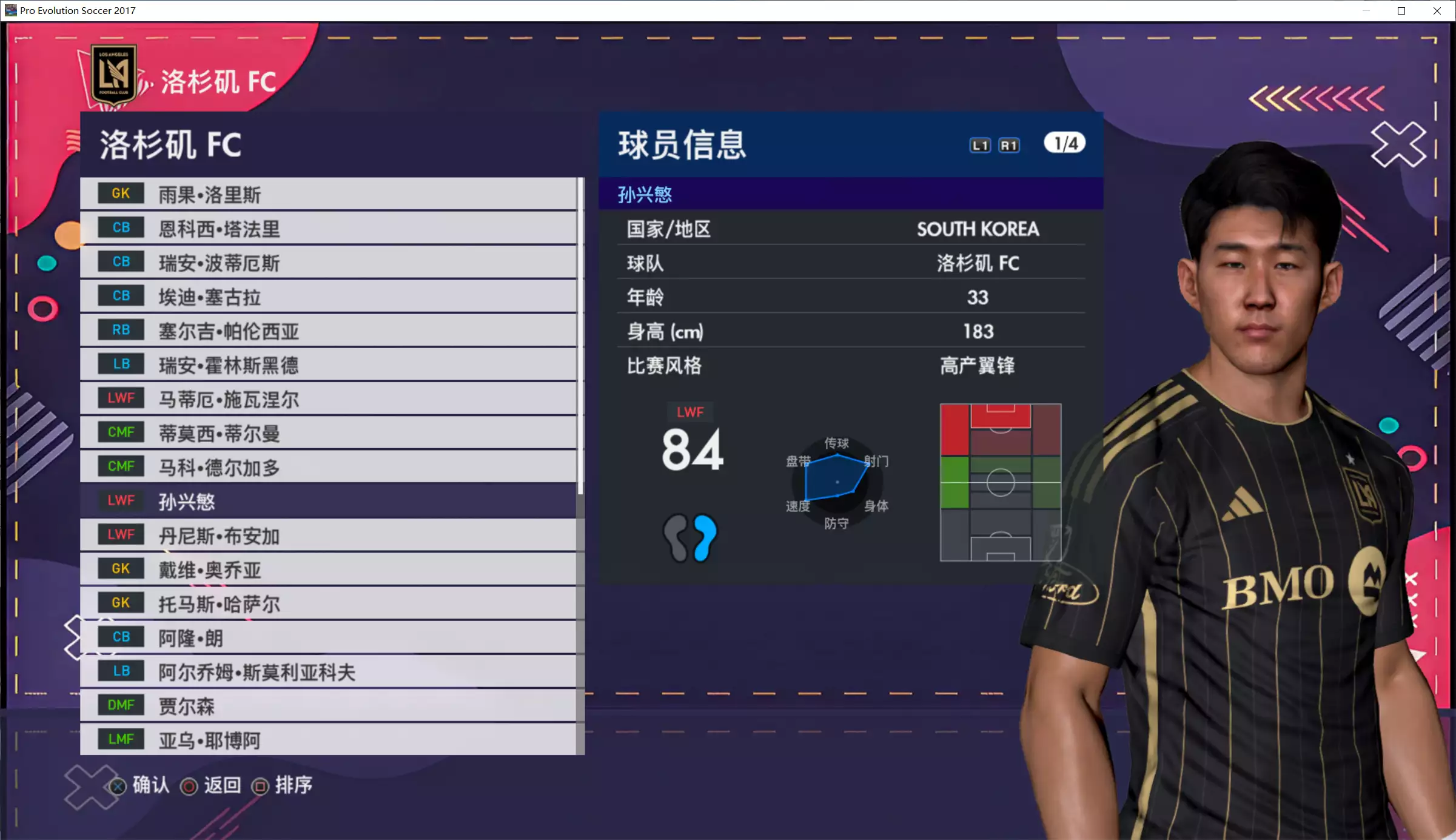1456x840 pixels.
Task: Select goalkeeper 雨果•洛里斯 row
Action: tap(327, 195)
